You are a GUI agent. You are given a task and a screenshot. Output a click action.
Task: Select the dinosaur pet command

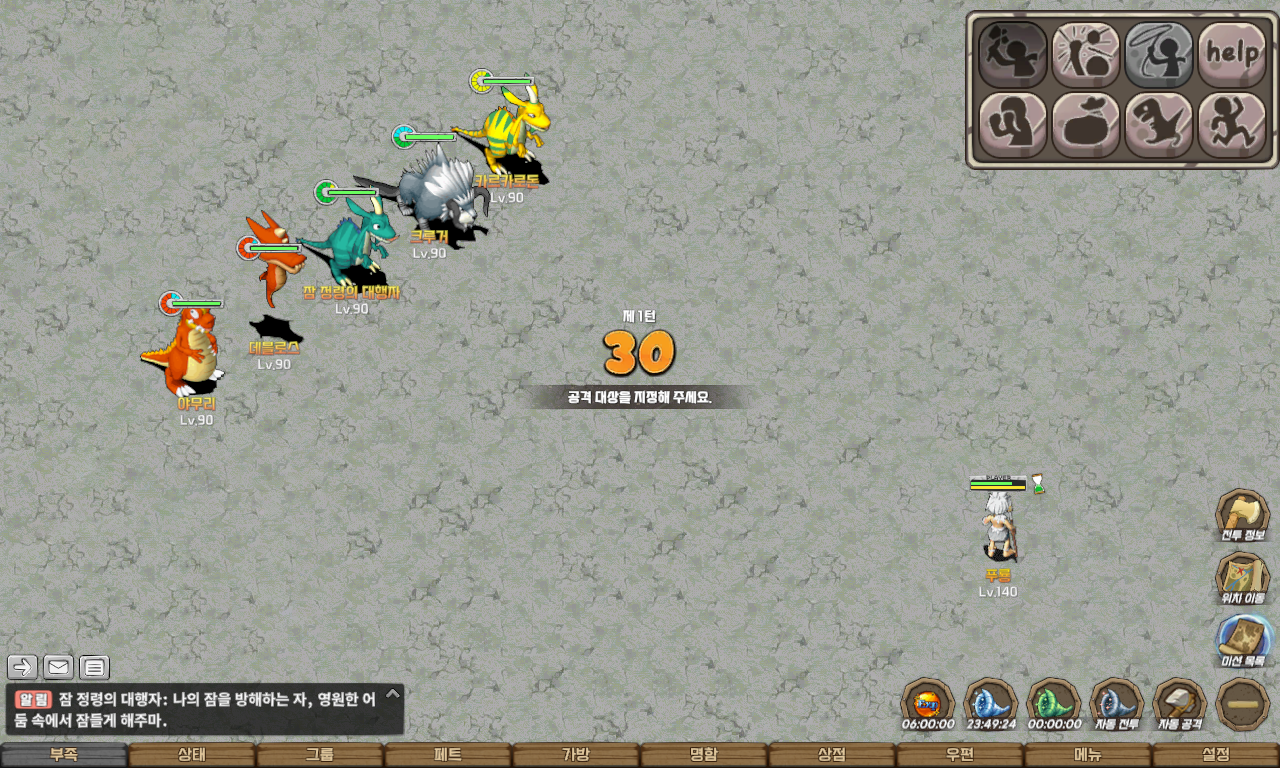click(1159, 125)
